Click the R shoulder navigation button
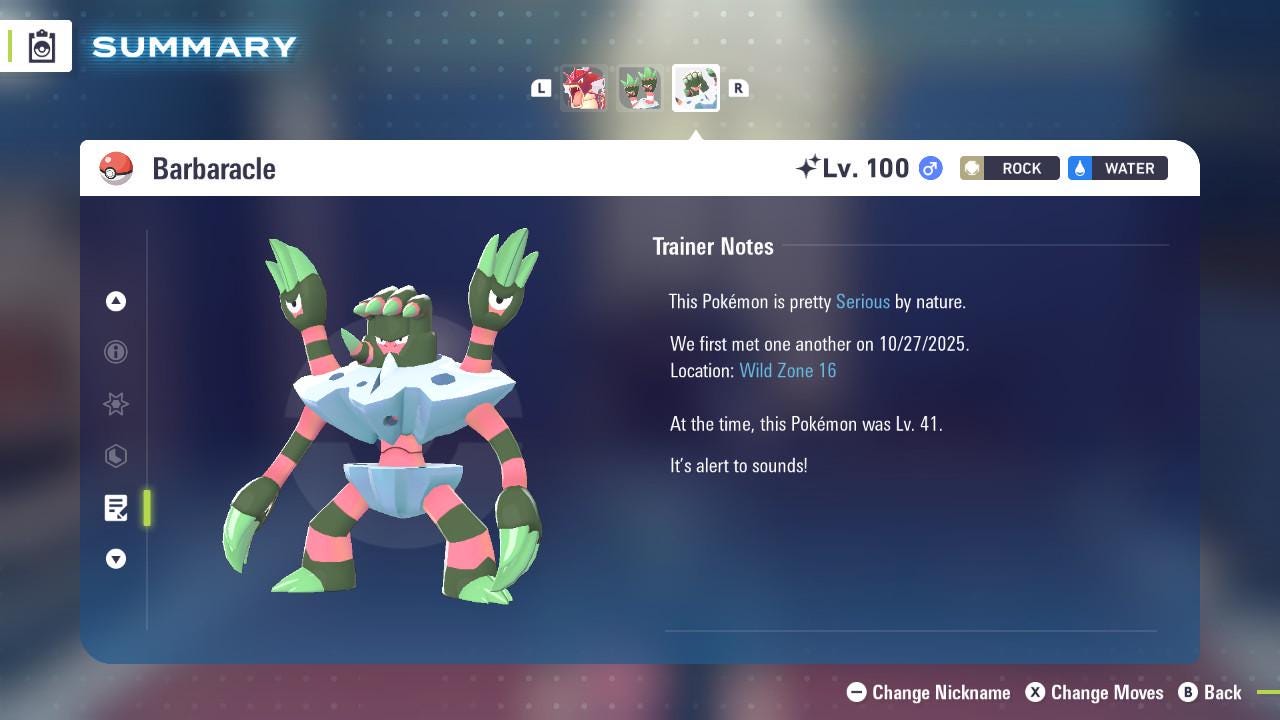The width and height of the screenshot is (1280, 720). 739,88
